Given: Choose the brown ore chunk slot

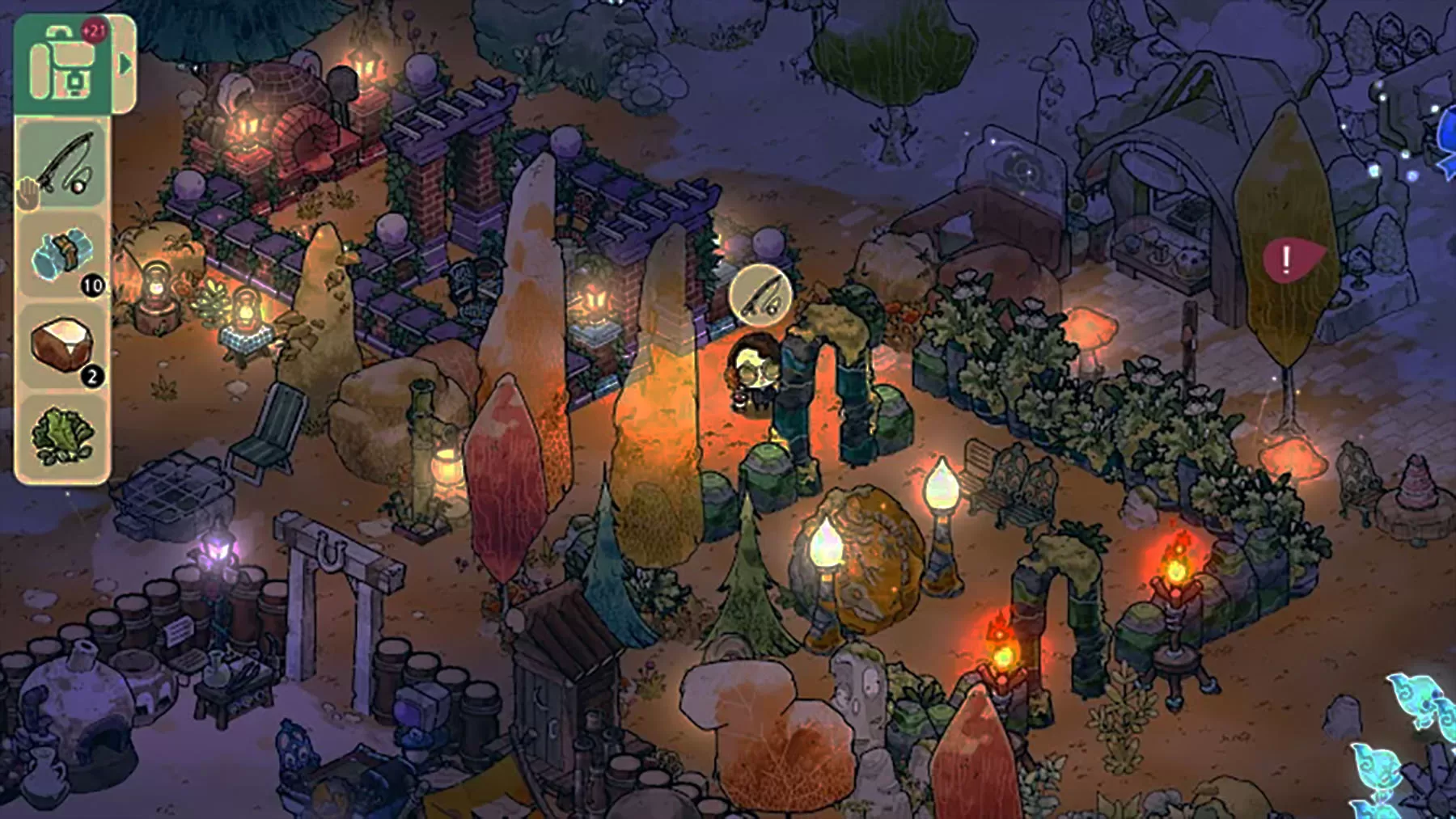Looking at the screenshot, I should [x=63, y=345].
